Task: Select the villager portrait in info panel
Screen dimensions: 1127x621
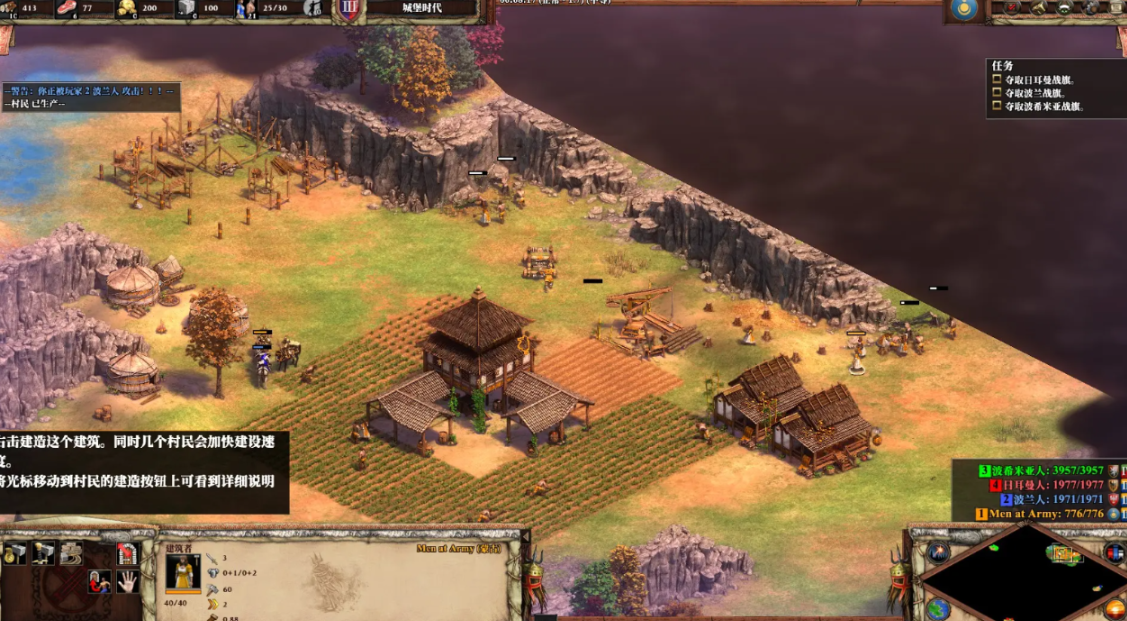Action: tap(183, 574)
